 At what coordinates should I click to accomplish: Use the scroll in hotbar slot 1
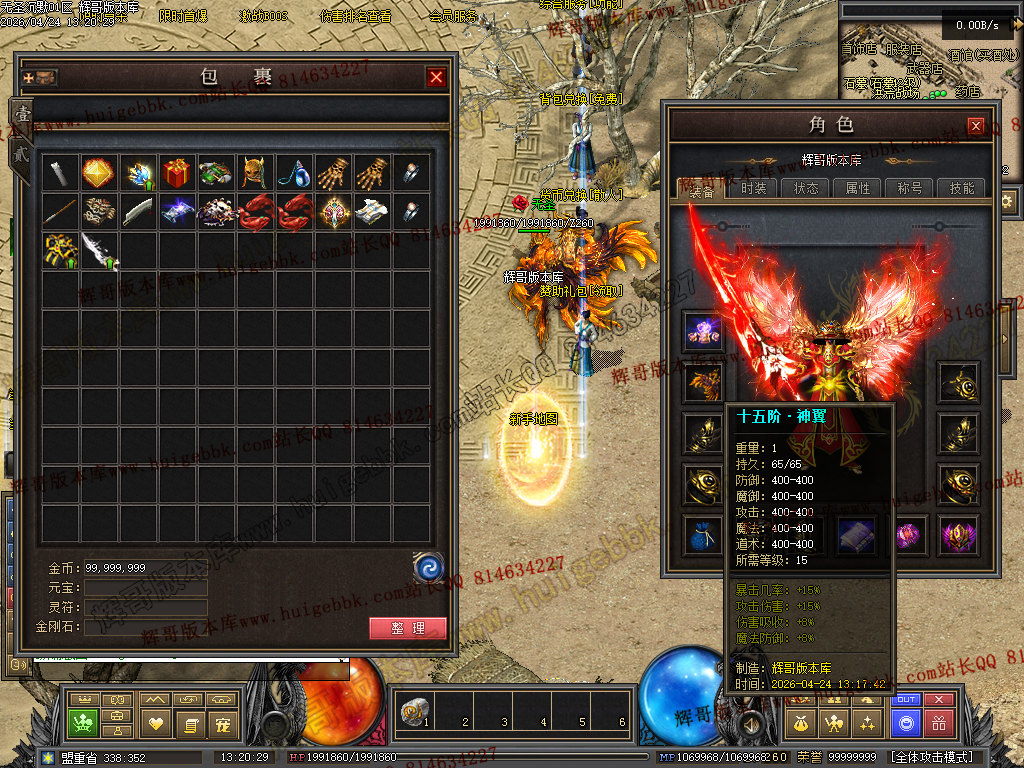coord(412,712)
